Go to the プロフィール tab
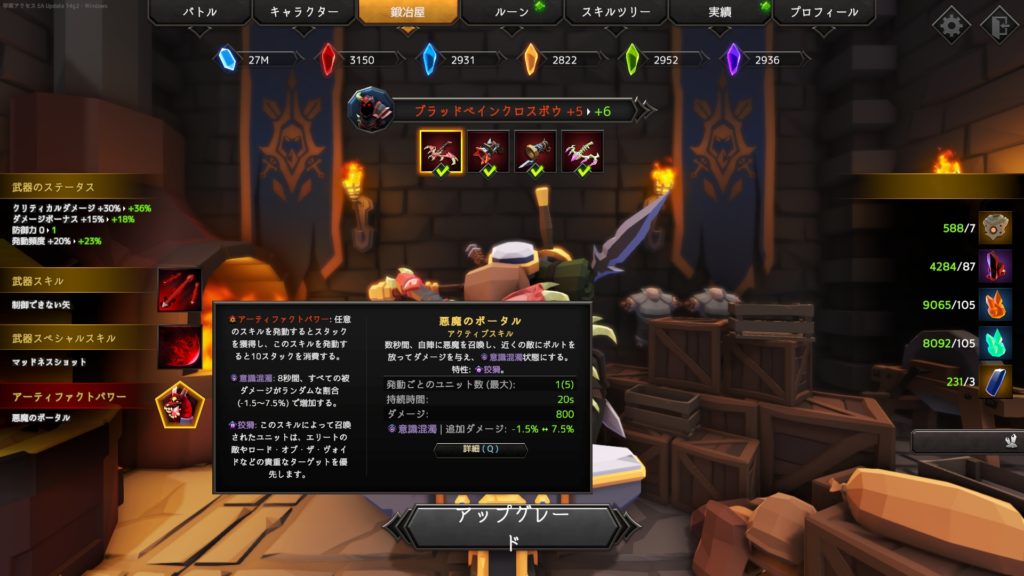This screenshot has height=576, width=1024. pyautogui.click(x=824, y=13)
